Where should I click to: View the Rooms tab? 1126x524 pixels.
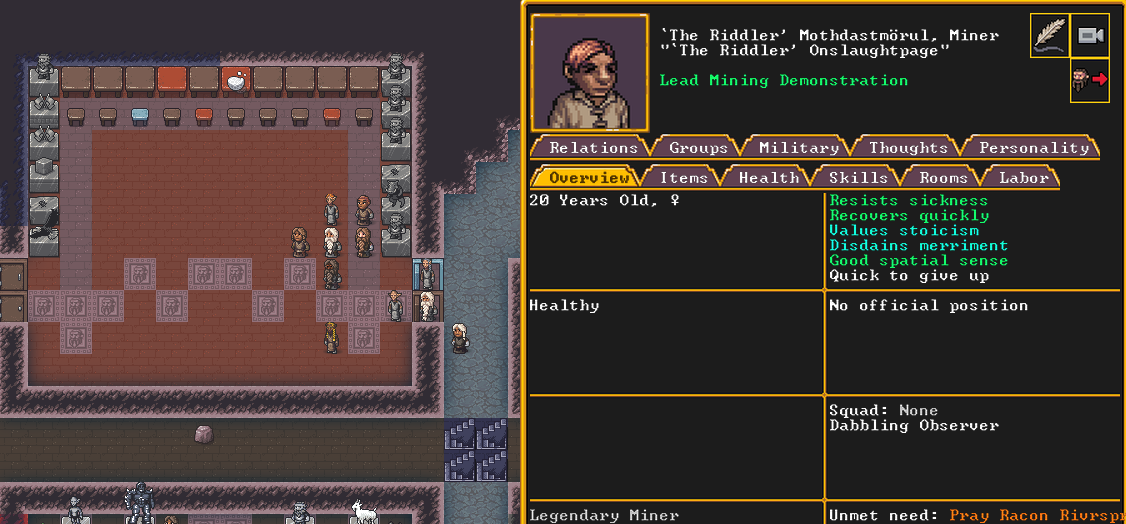pyautogui.click(x=943, y=178)
